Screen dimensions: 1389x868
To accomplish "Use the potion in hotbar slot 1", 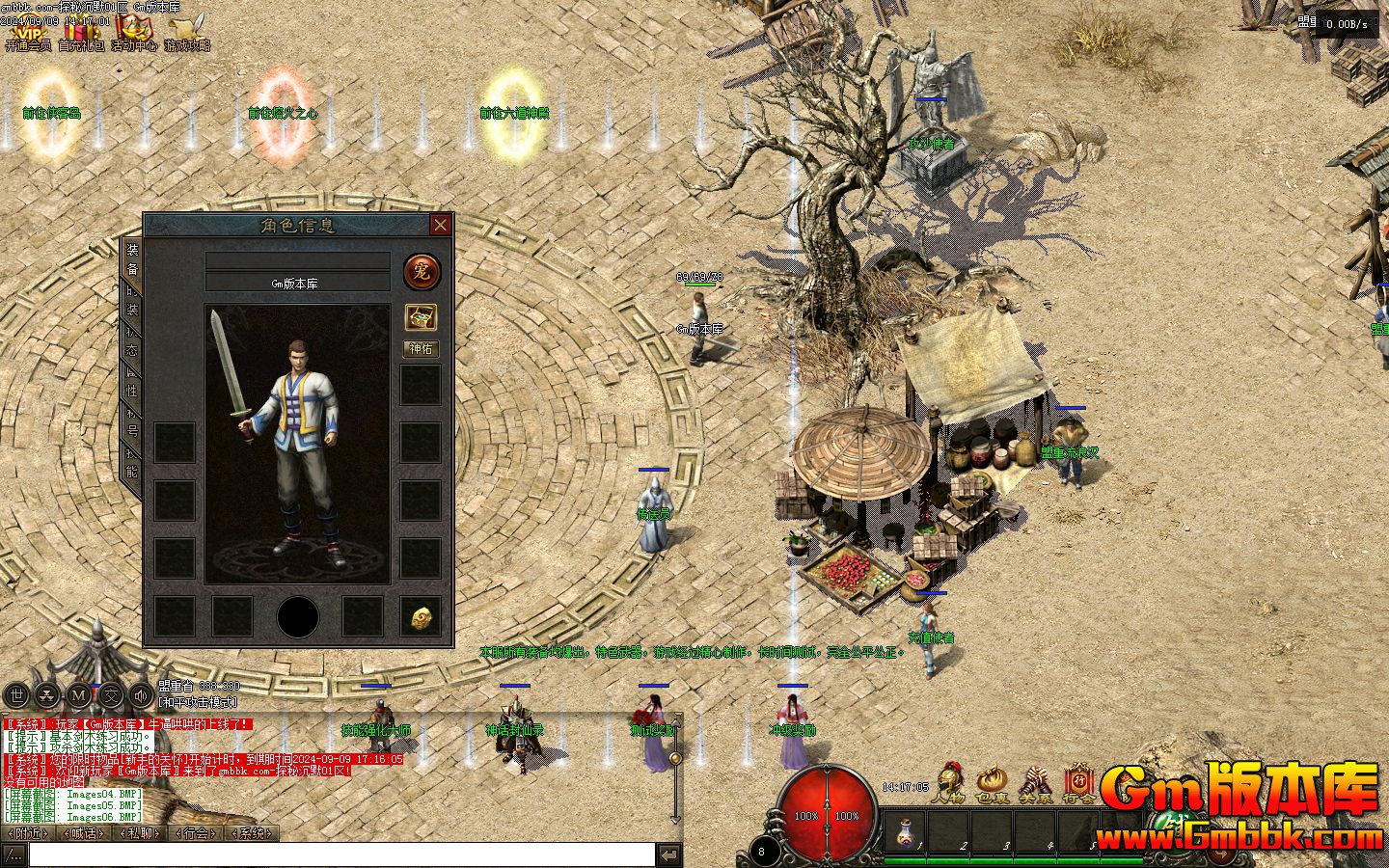I will click(907, 831).
